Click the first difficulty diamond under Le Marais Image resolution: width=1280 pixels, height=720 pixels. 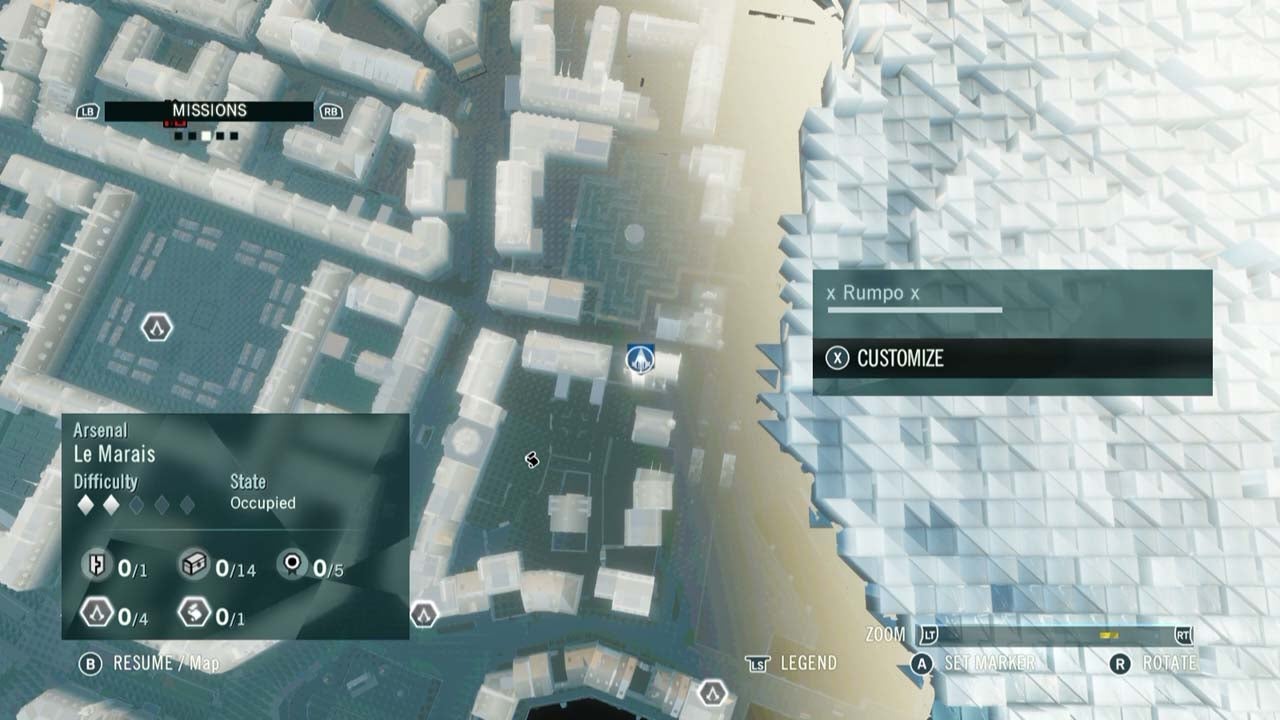(x=85, y=503)
